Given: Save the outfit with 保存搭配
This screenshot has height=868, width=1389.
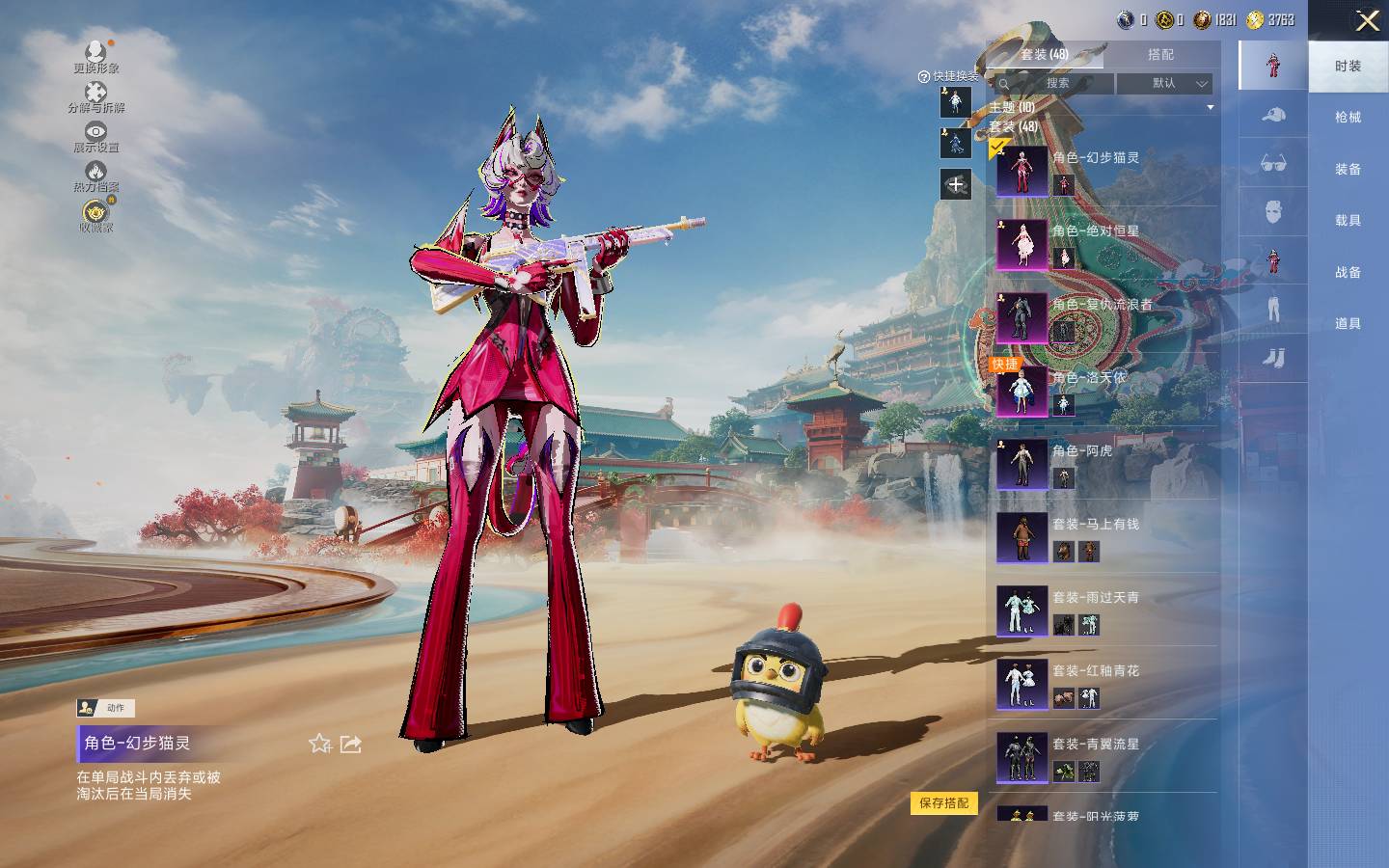Looking at the screenshot, I should point(943,803).
